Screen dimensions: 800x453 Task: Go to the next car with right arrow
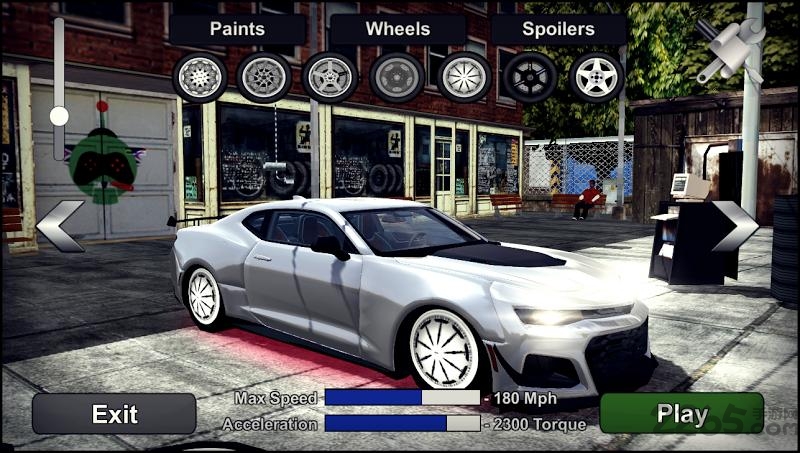(735, 226)
